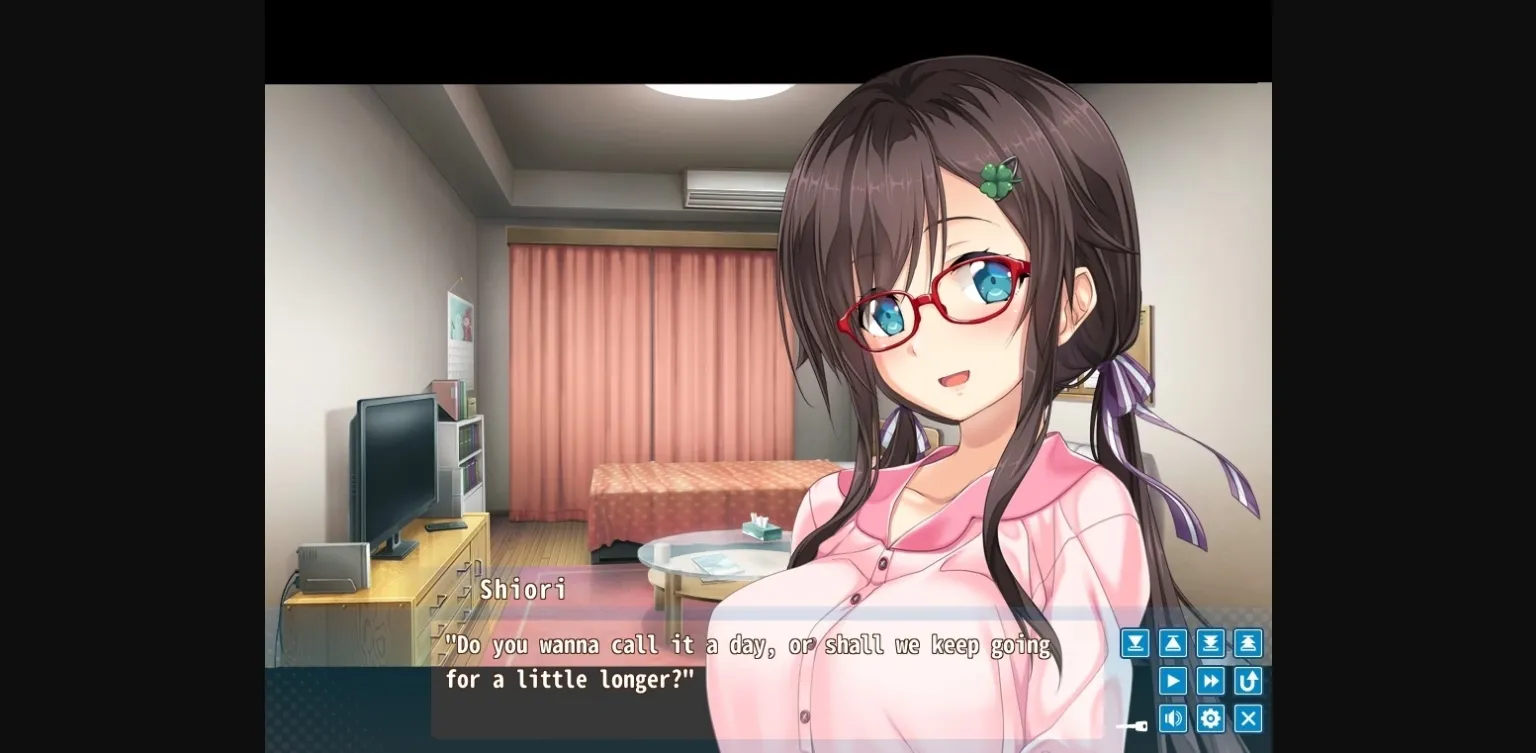This screenshot has height=753, width=1536.
Task: Perform a quick load
Action: (x=1248, y=643)
